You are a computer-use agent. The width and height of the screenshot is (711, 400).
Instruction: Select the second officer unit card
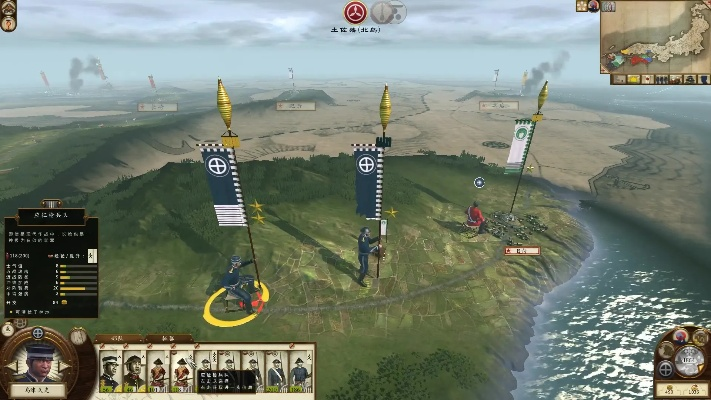133,372
